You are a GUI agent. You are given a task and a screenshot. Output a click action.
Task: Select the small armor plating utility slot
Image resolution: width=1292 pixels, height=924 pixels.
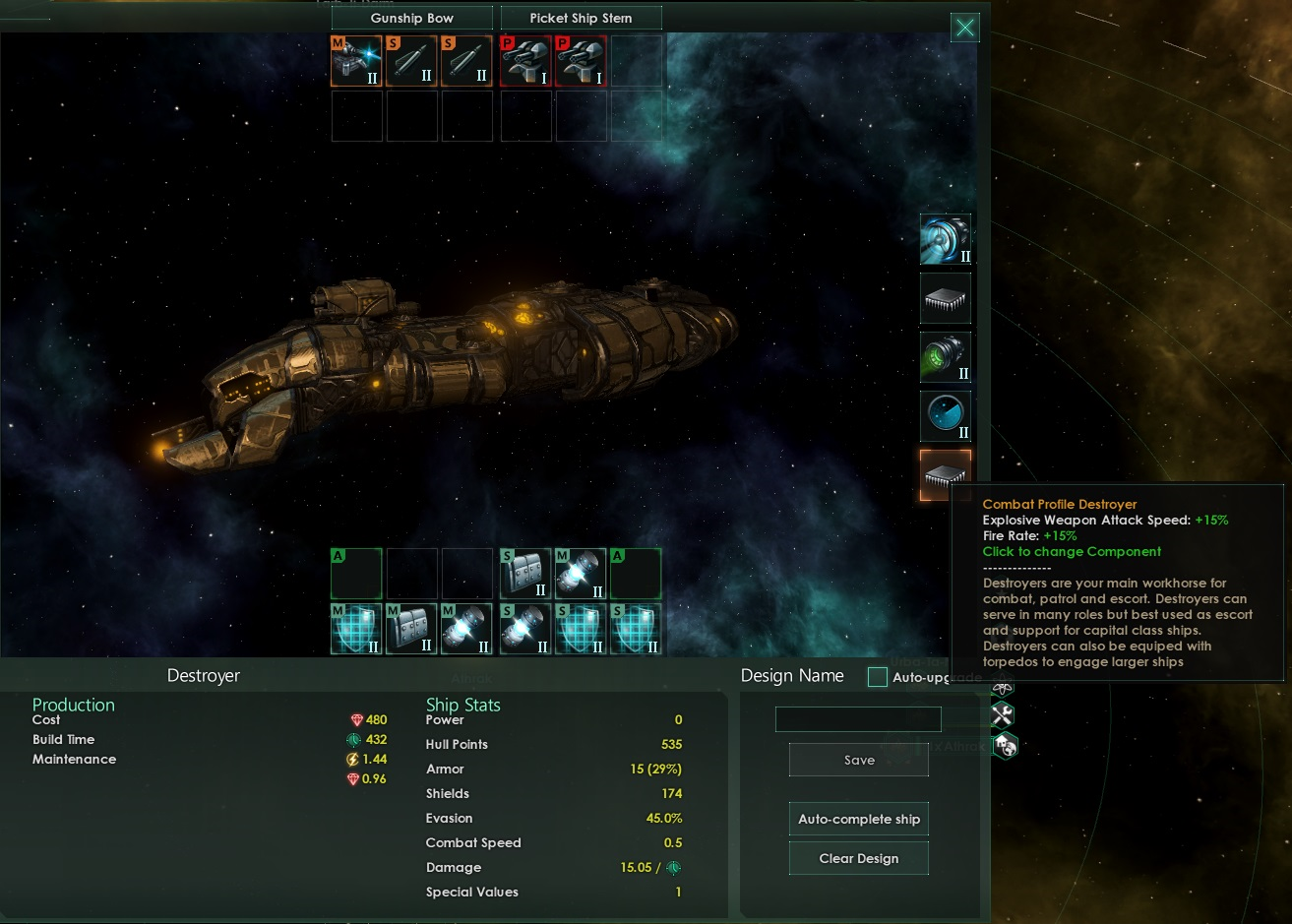pos(525,575)
